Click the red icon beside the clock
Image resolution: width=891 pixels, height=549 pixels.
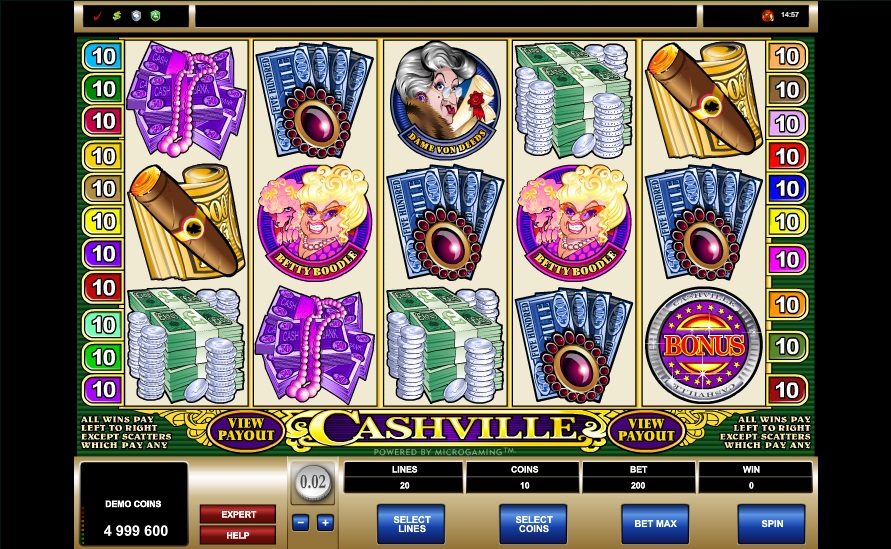click(x=767, y=16)
